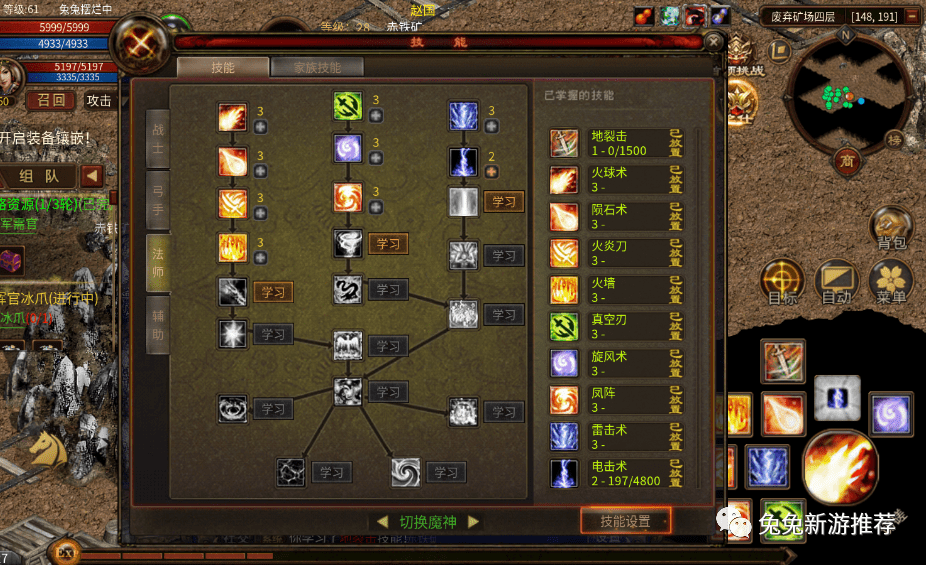
Task: Choose the 辅助 class tab
Action: pyautogui.click(x=157, y=325)
